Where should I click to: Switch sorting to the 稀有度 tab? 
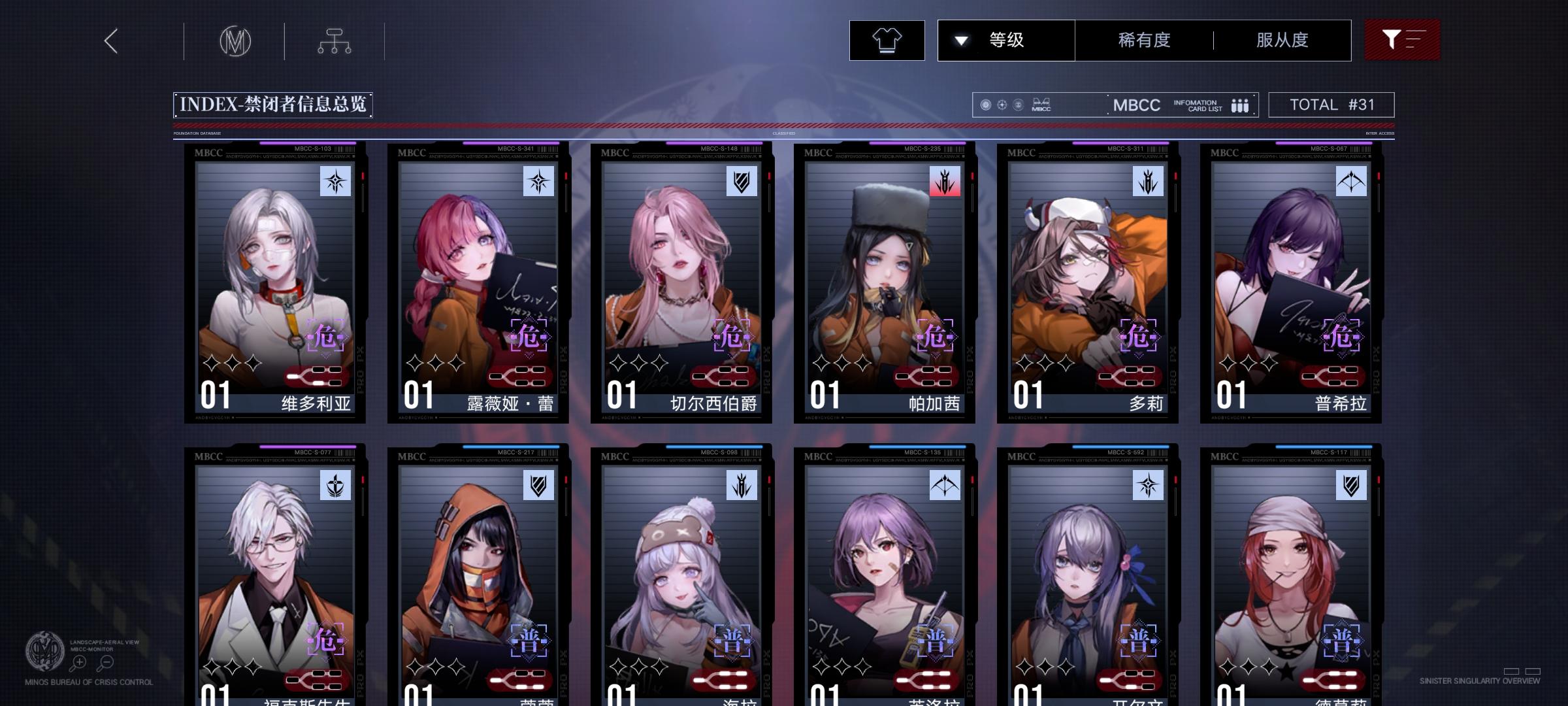coord(1142,40)
